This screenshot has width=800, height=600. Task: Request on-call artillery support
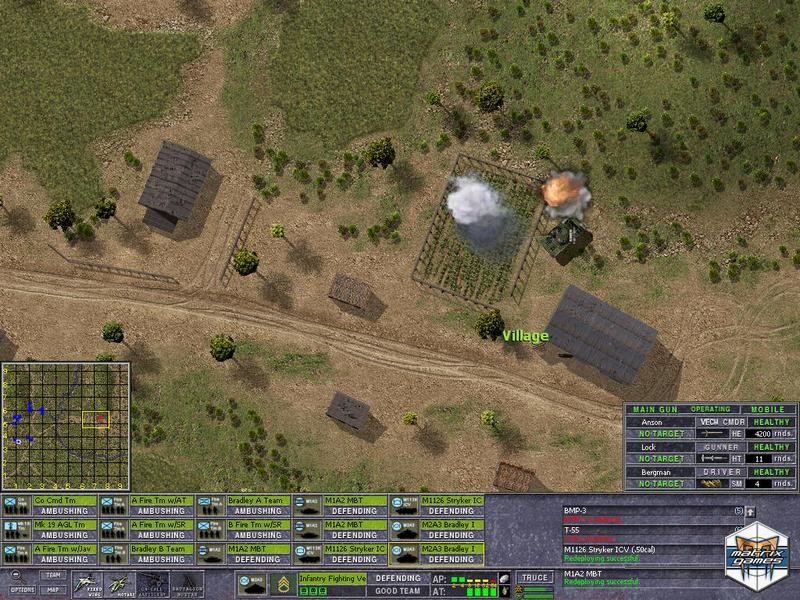click(x=151, y=583)
